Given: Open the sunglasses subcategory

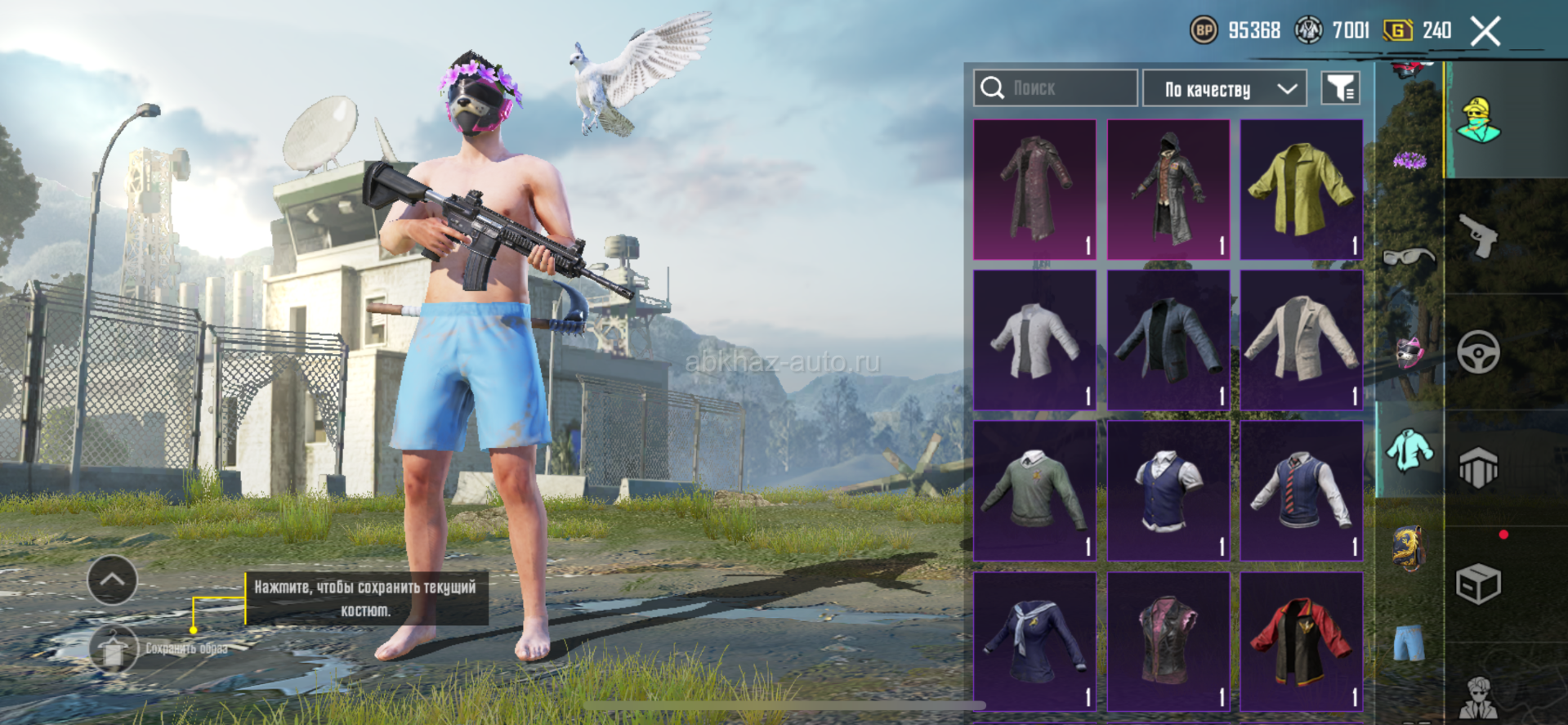Looking at the screenshot, I should (x=1409, y=257).
